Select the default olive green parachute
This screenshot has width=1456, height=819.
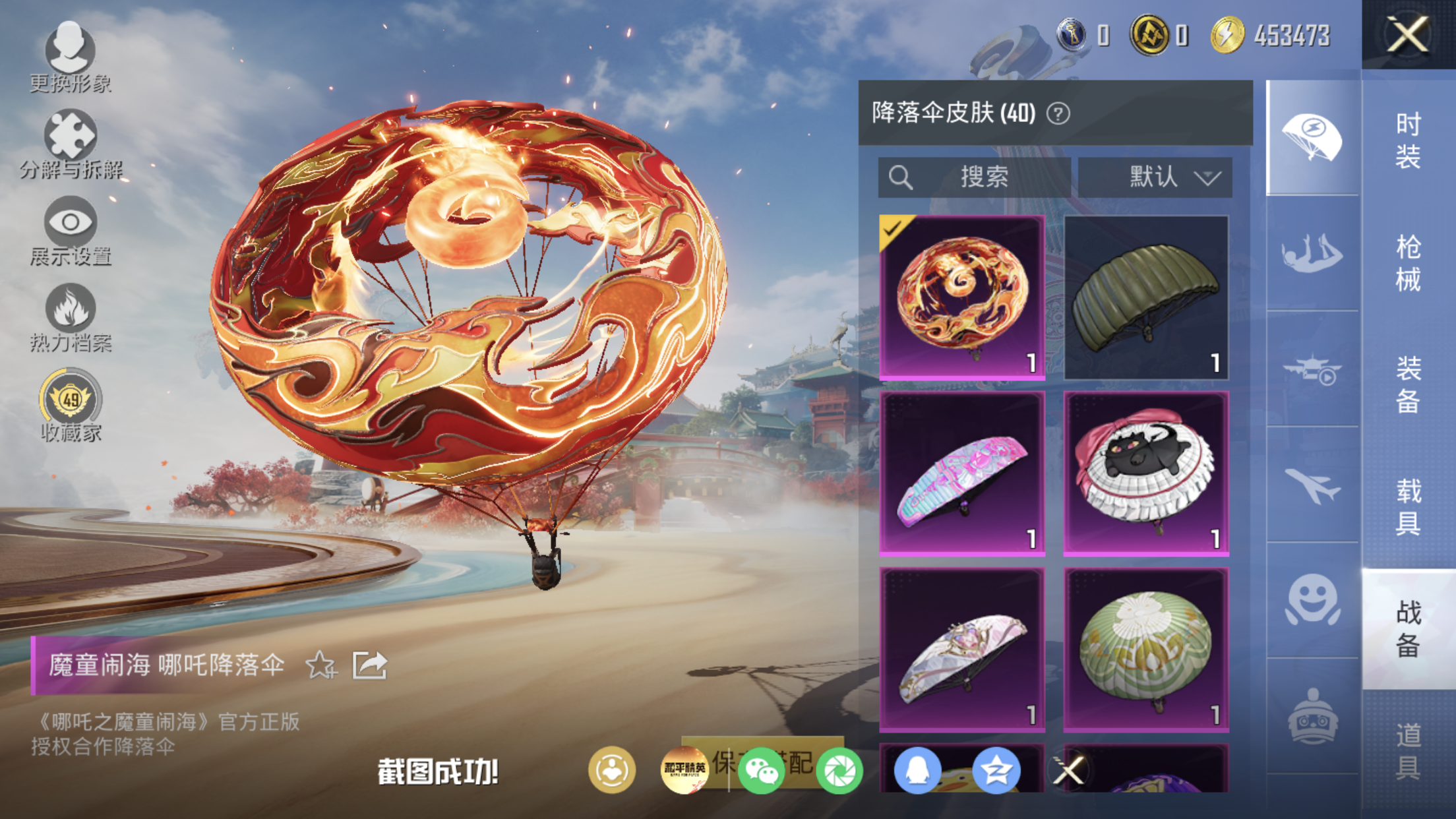(1146, 297)
